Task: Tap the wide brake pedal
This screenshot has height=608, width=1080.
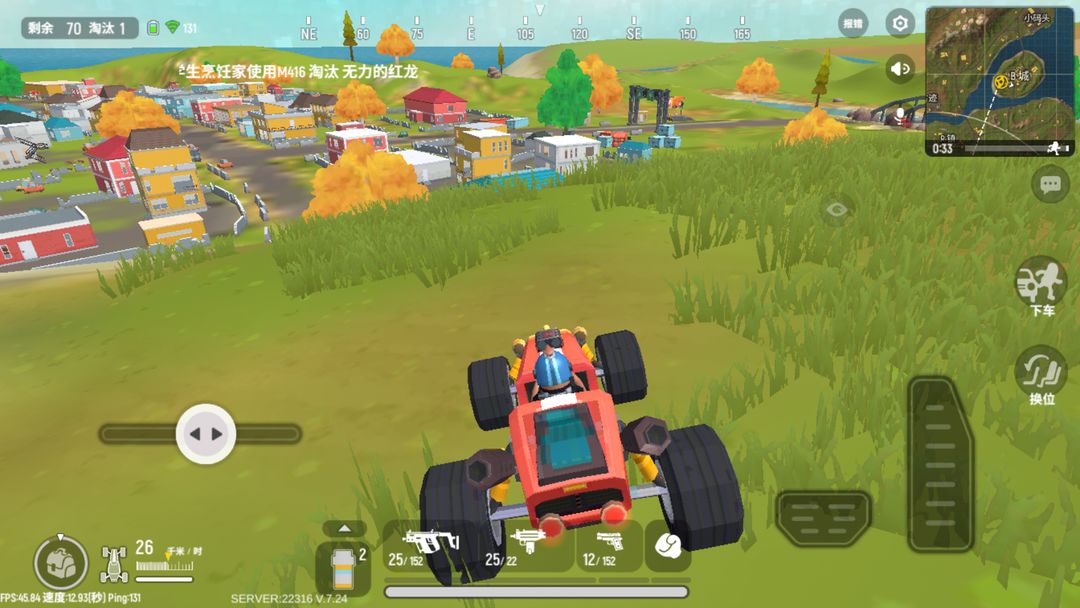Action: click(x=823, y=517)
